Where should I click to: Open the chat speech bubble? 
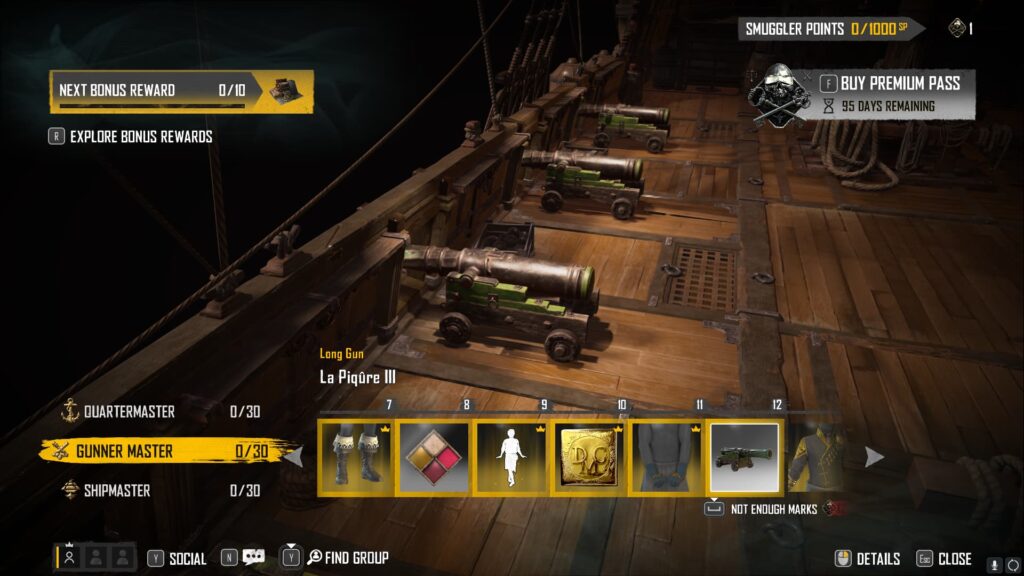click(x=253, y=558)
